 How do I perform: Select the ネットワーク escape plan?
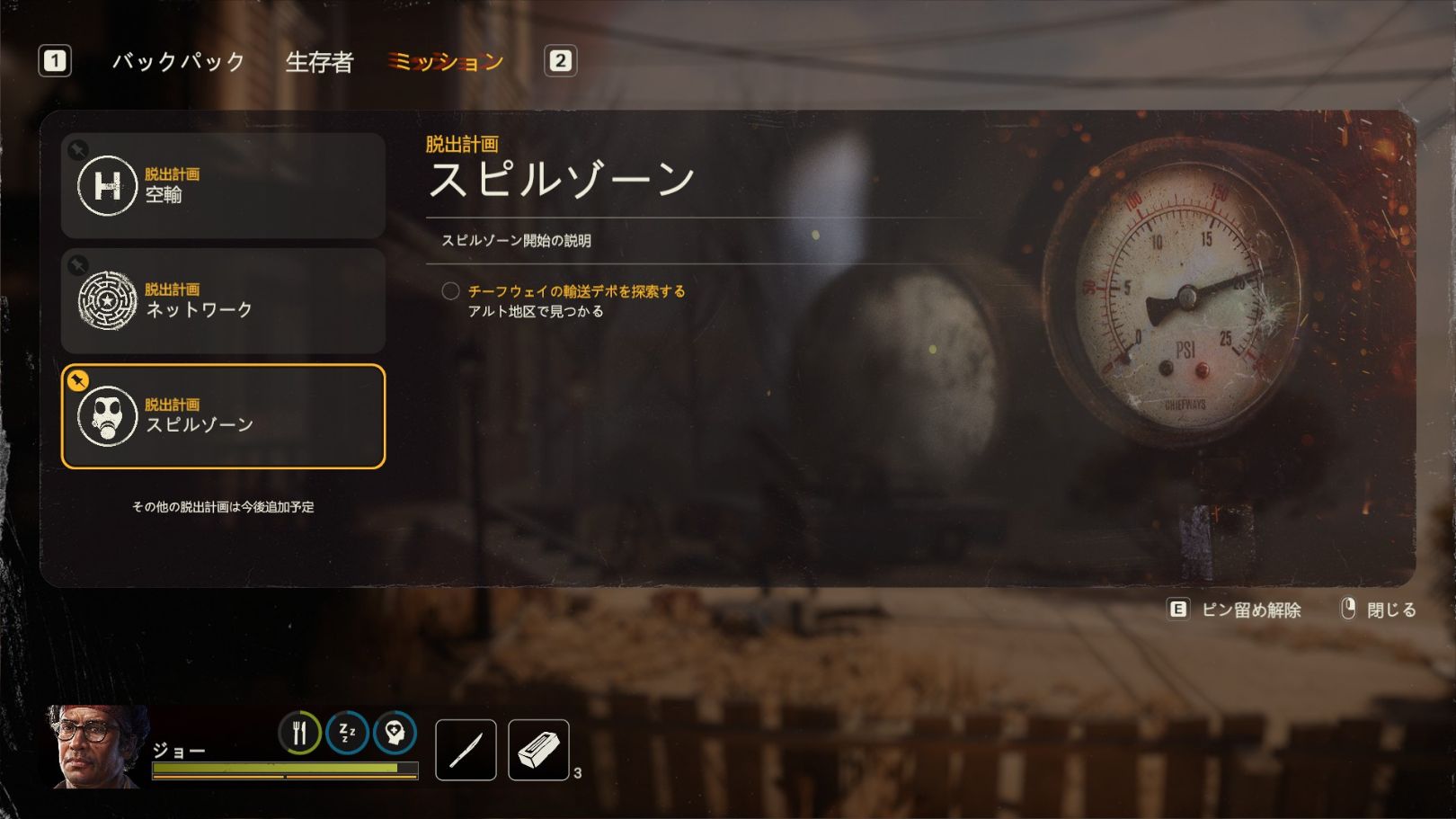pos(223,300)
